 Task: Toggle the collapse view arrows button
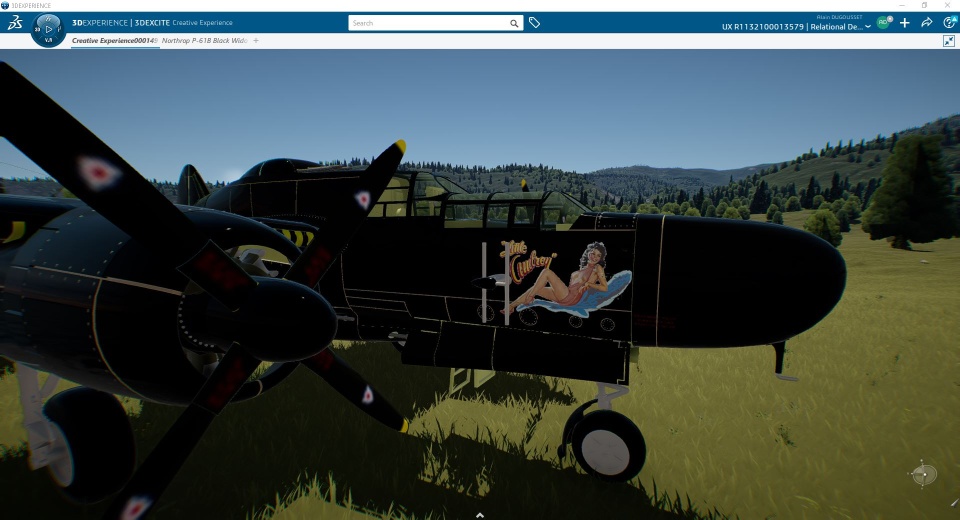(x=949, y=41)
